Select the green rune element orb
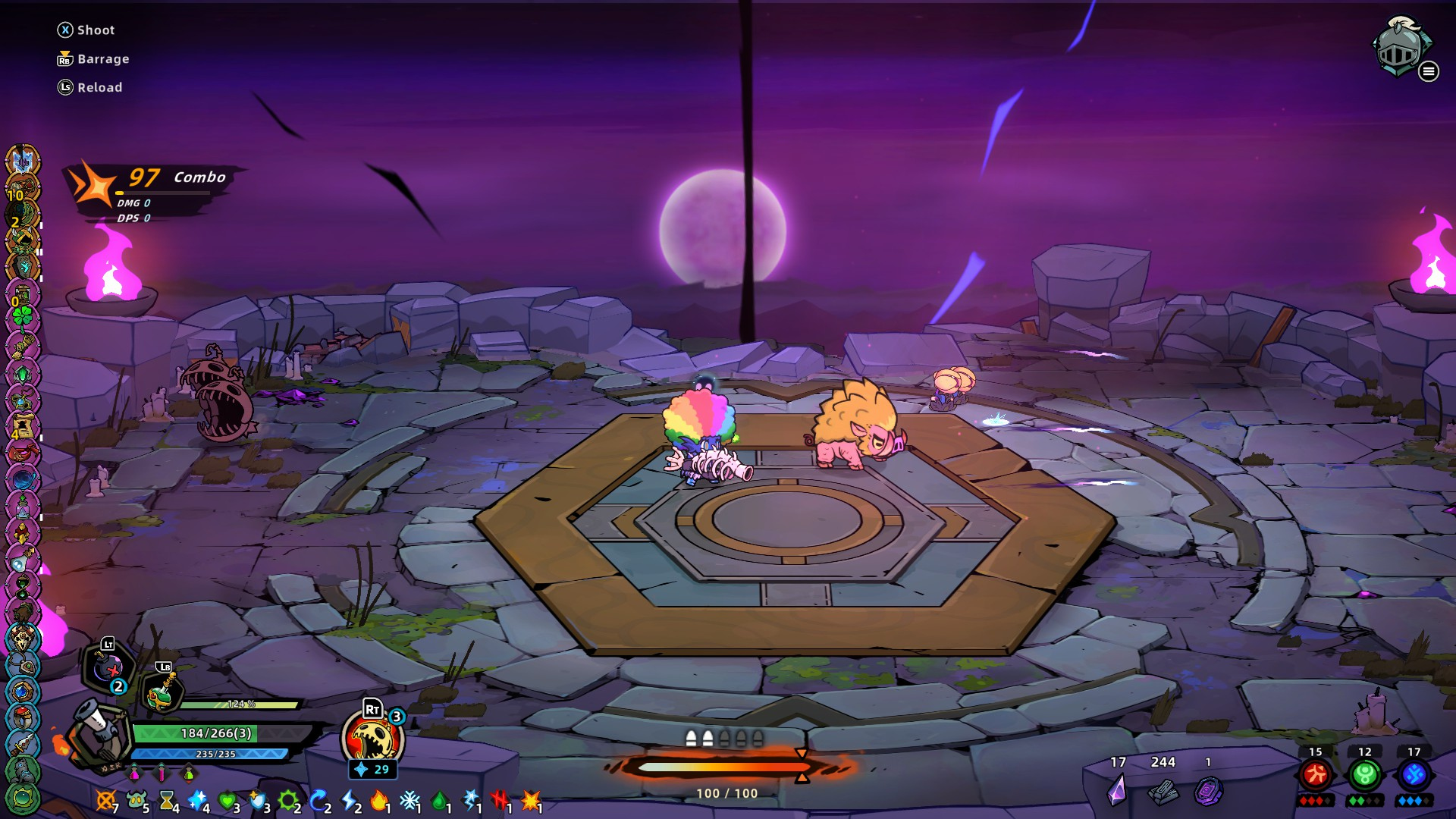 pyautogui.click(x=1365, y=775)
